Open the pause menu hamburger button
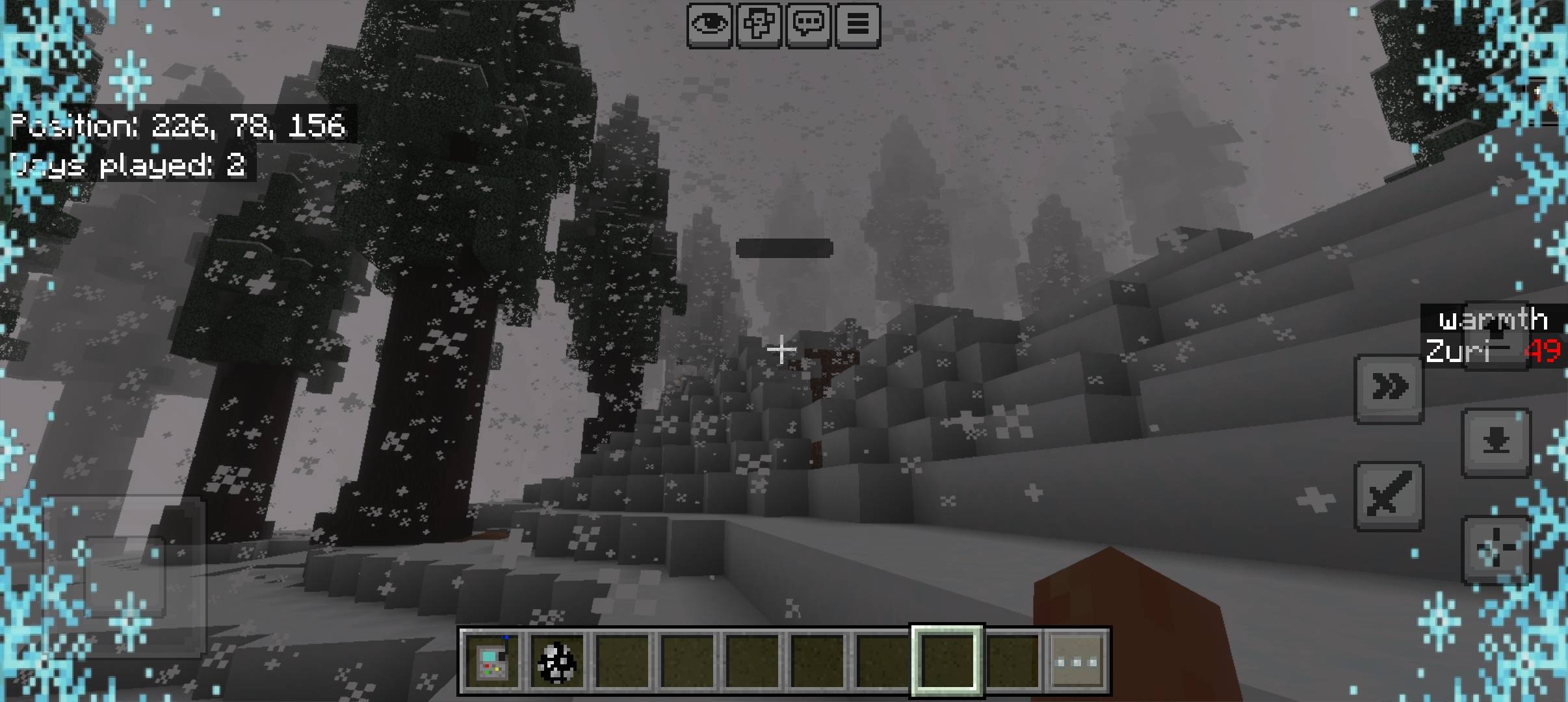This screenshot has height=702, width=1568. 859,25
